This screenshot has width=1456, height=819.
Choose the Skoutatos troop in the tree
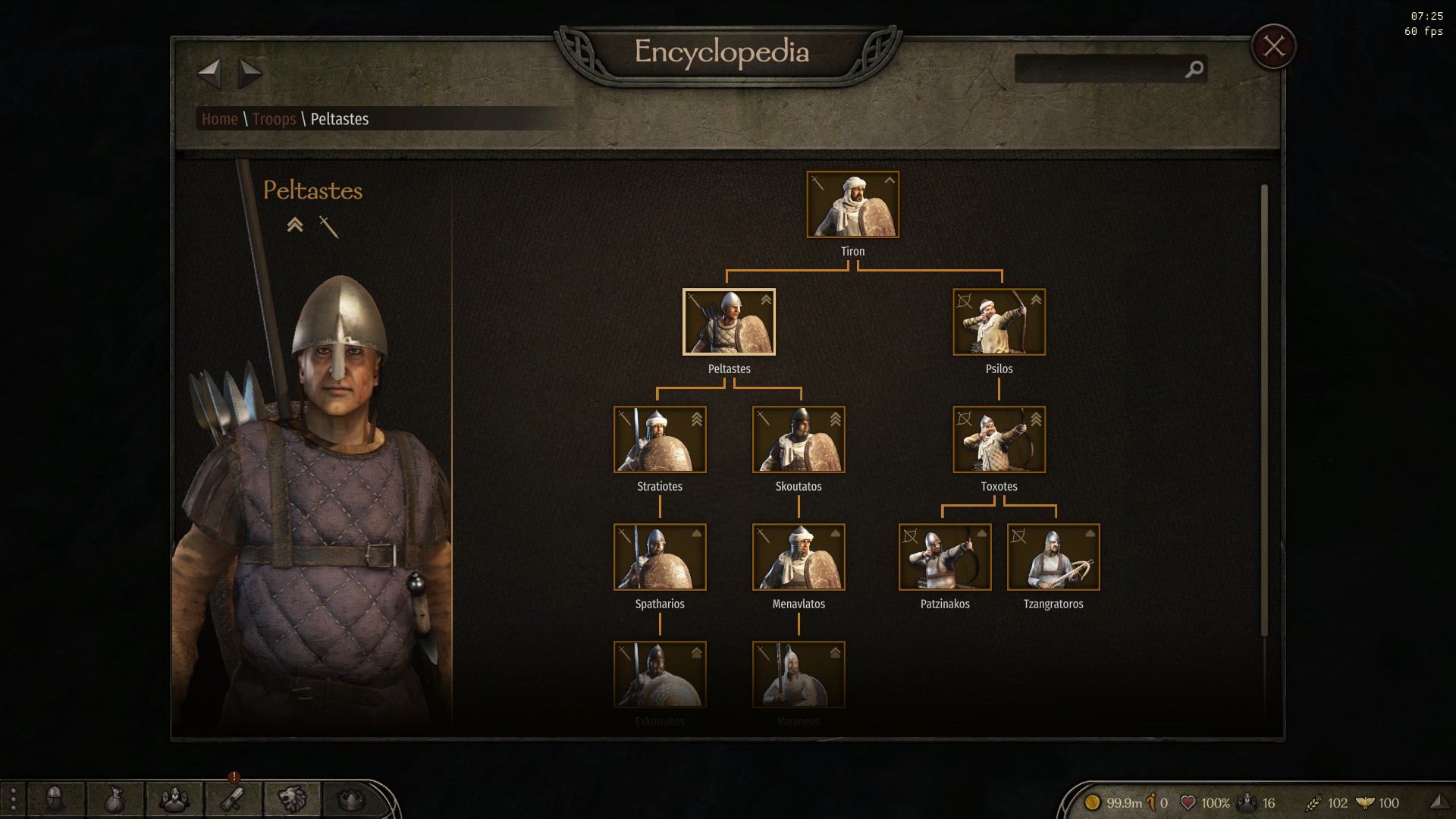pos(799,440)
